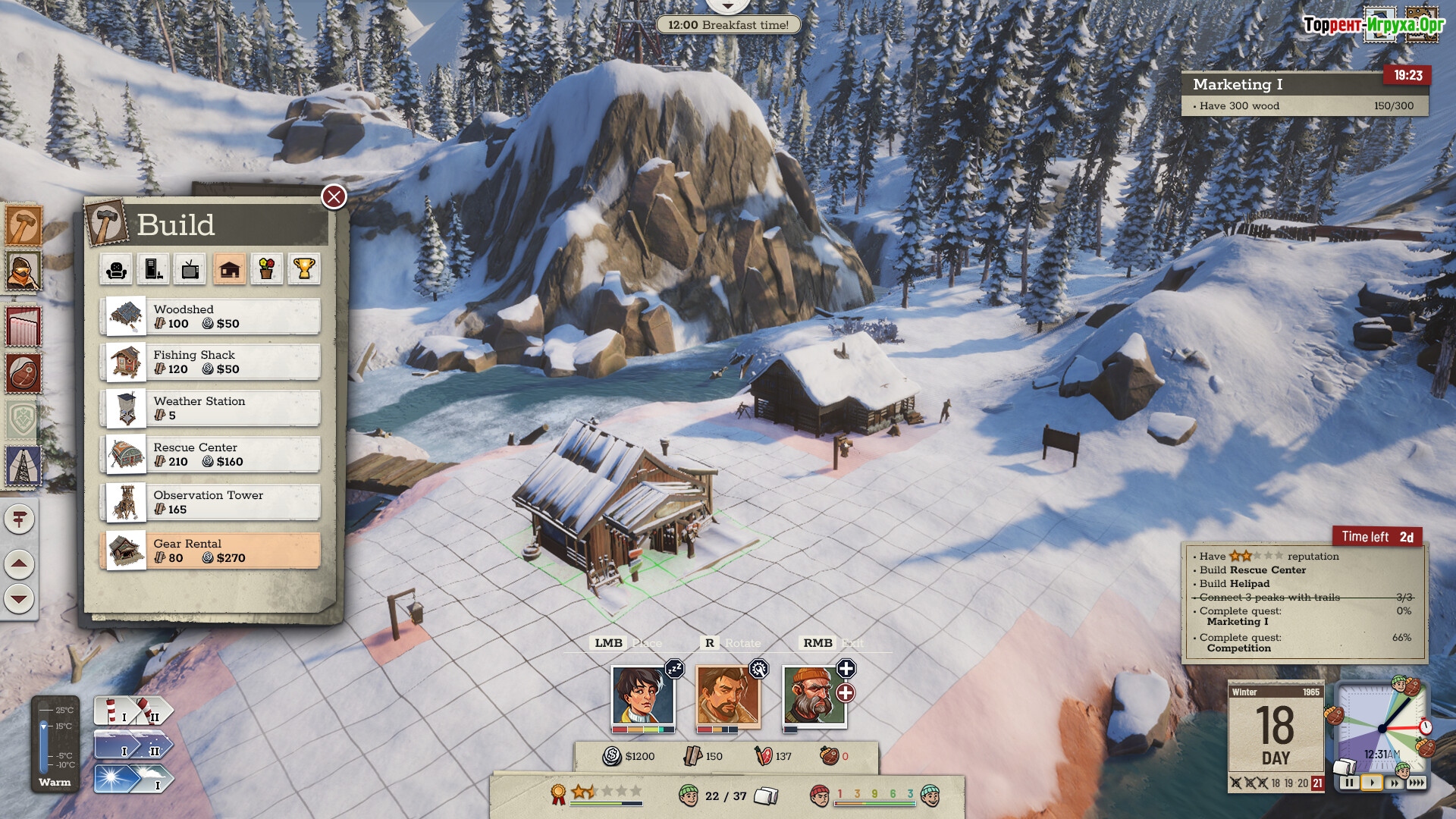Open the television build category tab
This screenshot has width=1456, height=819.
click(190, 269)
